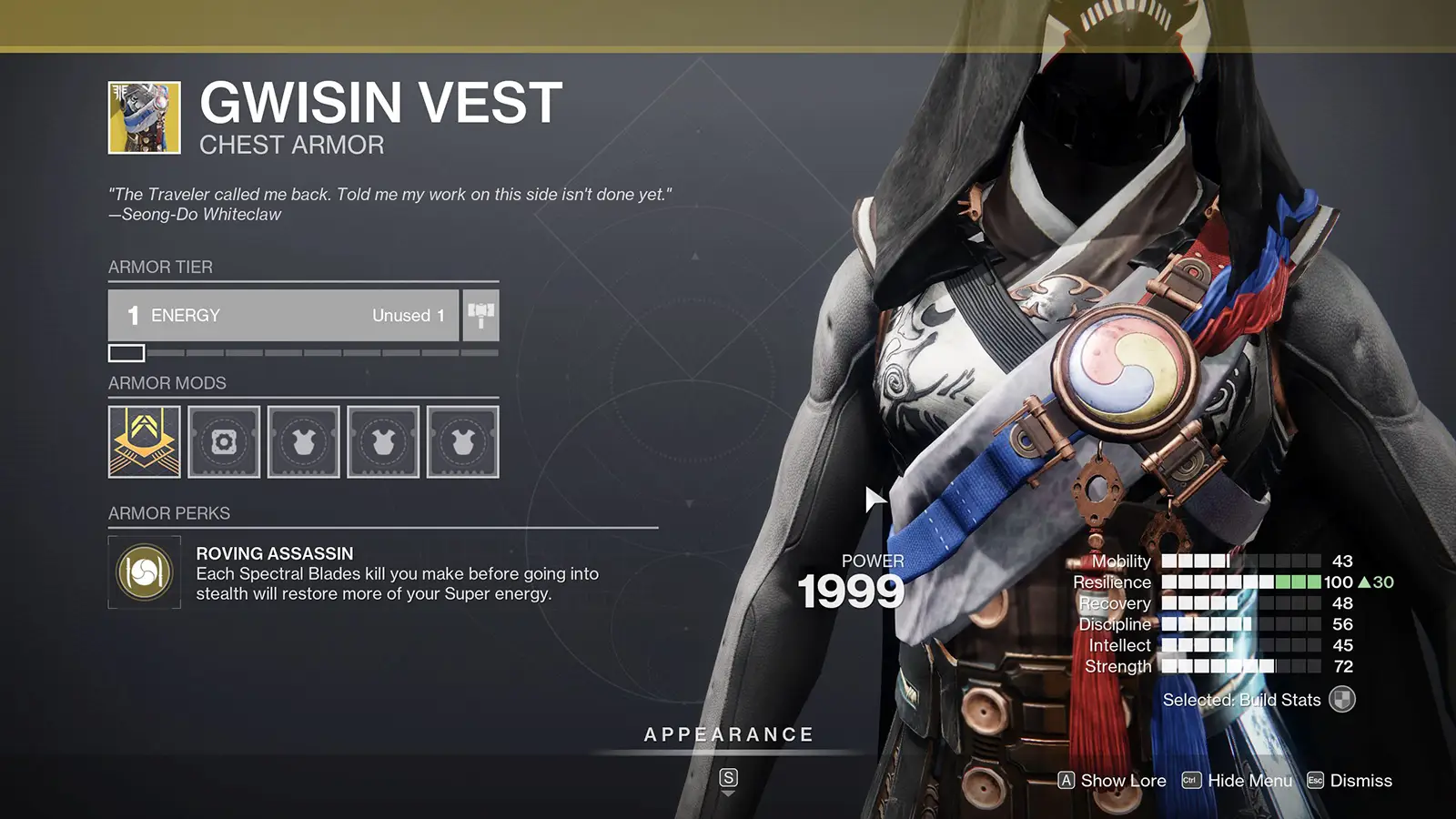The image size is (1456, 819).
Task: Click the Roving Assassin perk icon
Action: [143, 572]
